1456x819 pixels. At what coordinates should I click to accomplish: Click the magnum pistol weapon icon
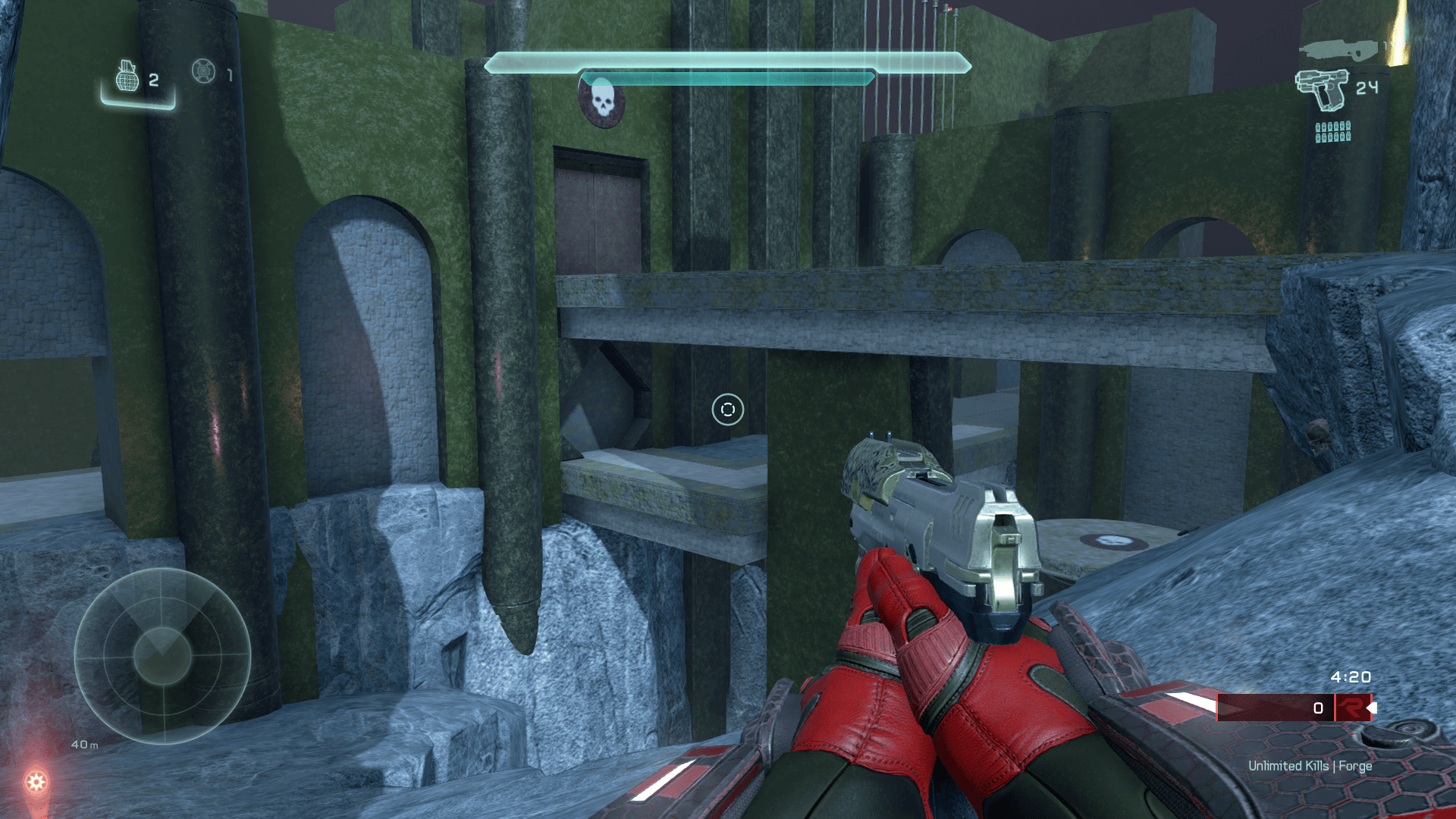[x=1322, y=89]
